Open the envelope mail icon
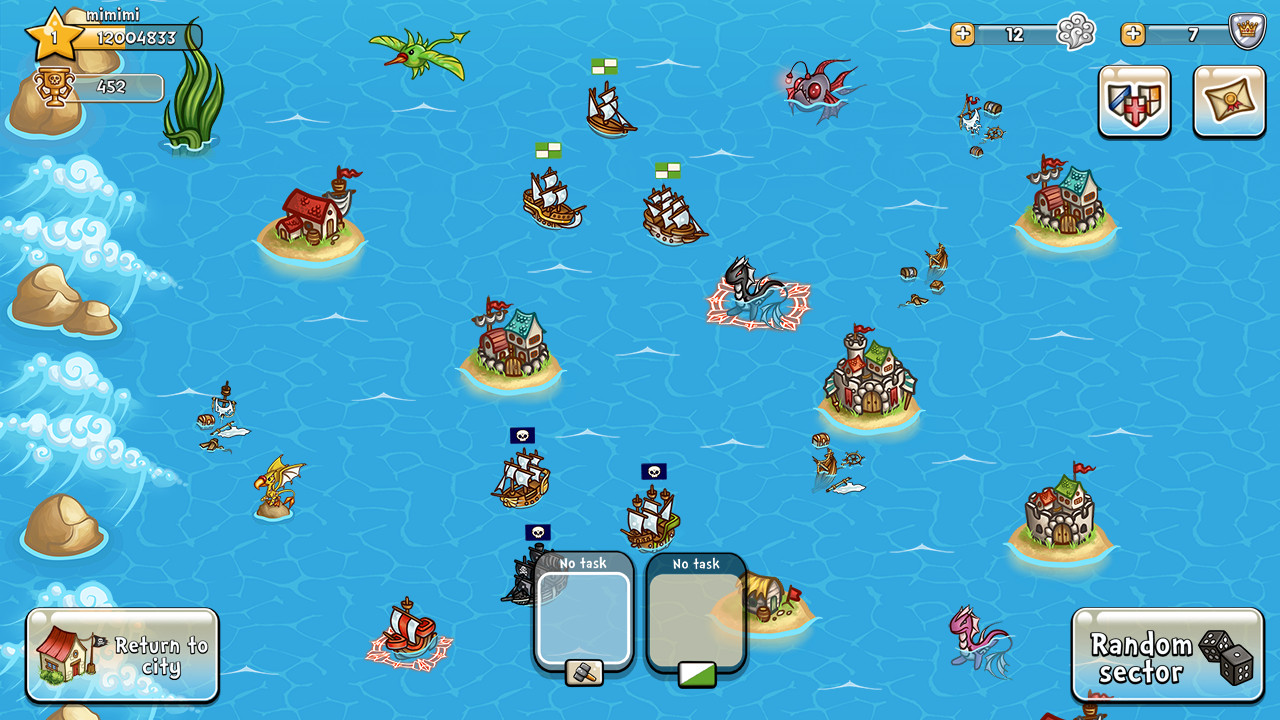The height and width of the screenshot is (720, 1280). point(1228,102)
